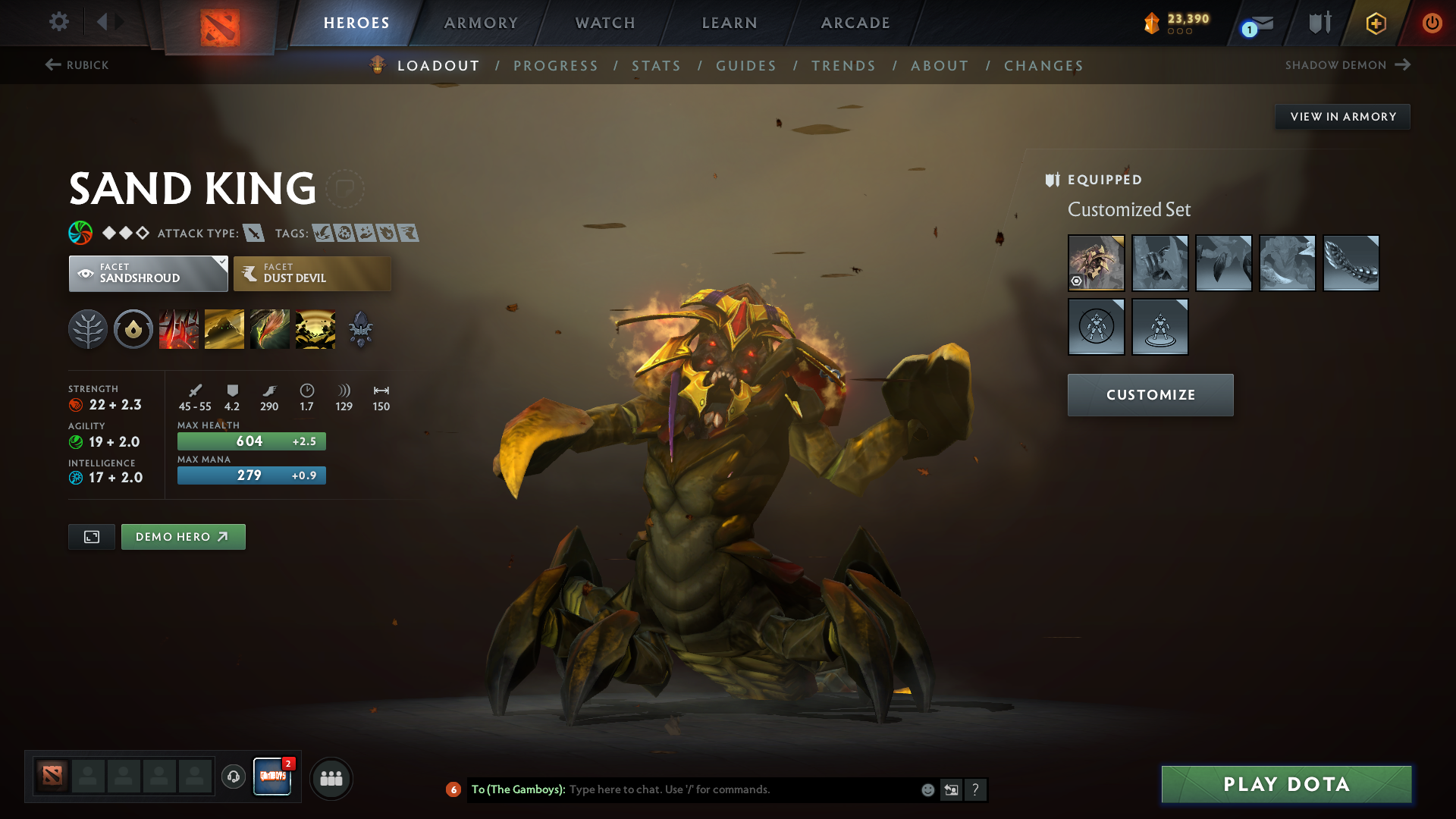Open the Sand King talent tree icon
Viewport: 1456px width, 819px height.
(x=87, y=328)
